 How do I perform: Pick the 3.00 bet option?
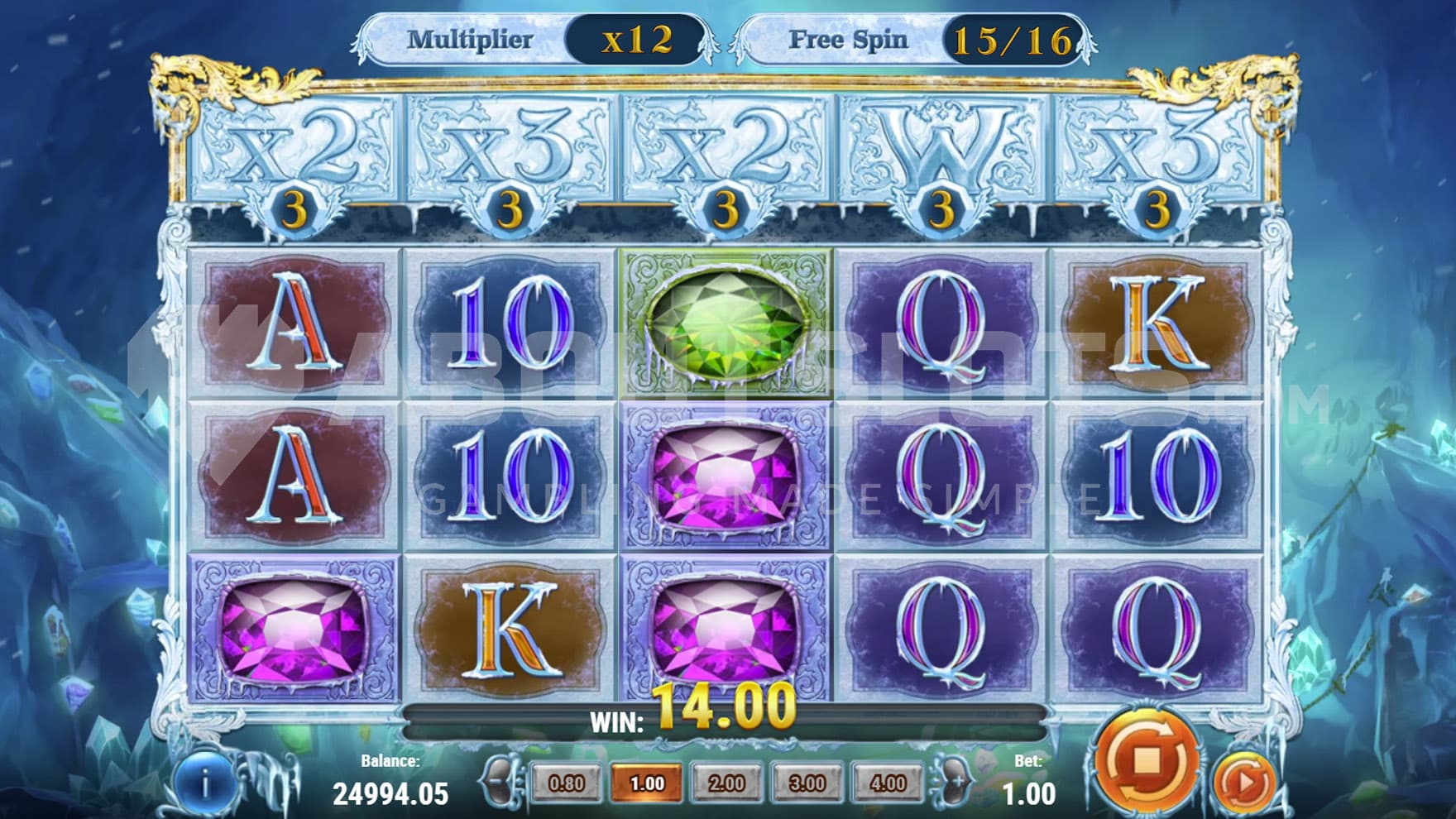(x=807, y=783)
